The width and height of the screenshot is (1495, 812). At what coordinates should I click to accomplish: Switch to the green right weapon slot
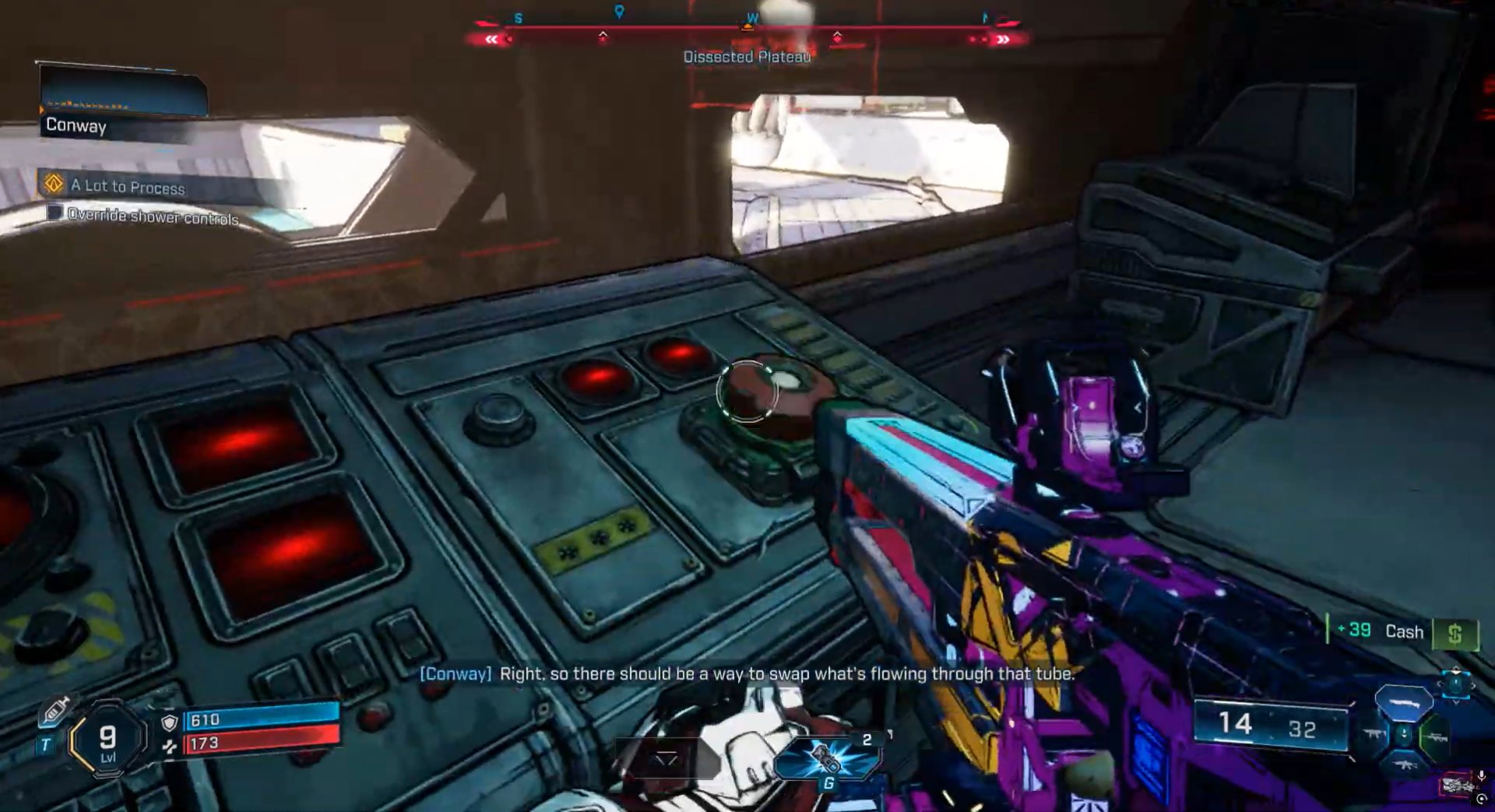pyautogui.click(x=1435, y=736)
